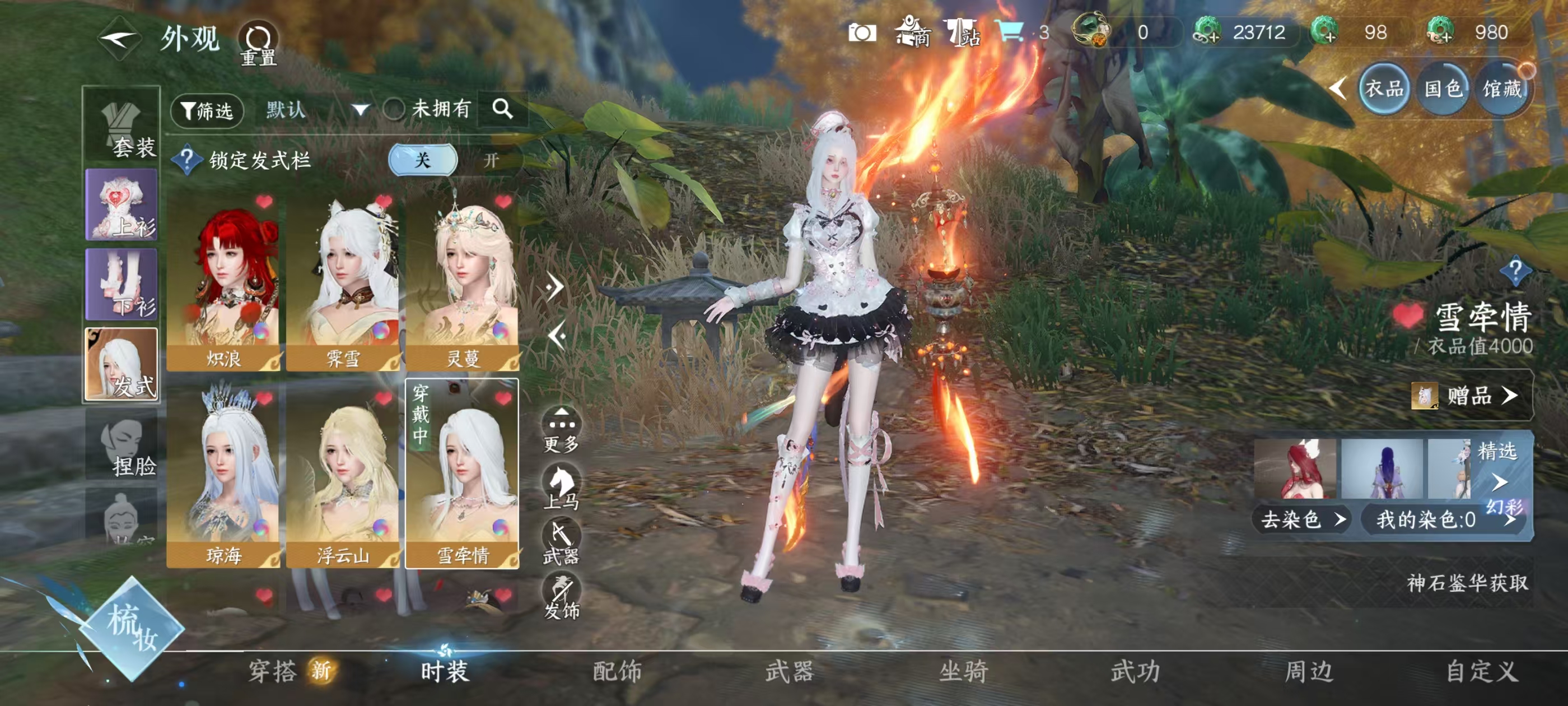Open the hairstyle search magnifier
The height and width of the screenshot is (706, 1568).
point(502,109)
